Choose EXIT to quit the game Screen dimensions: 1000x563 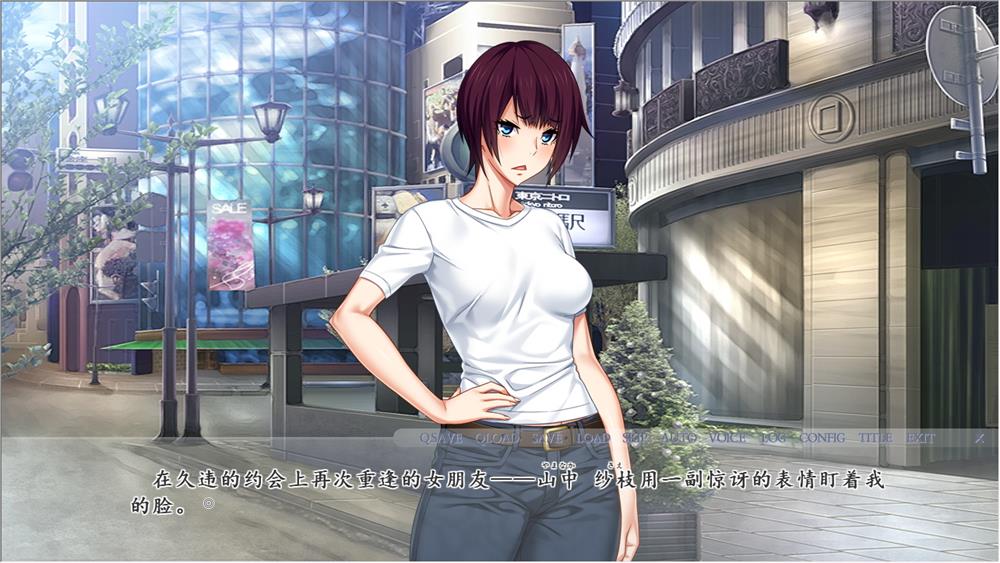pyautogui.click(x=920, y=438)
